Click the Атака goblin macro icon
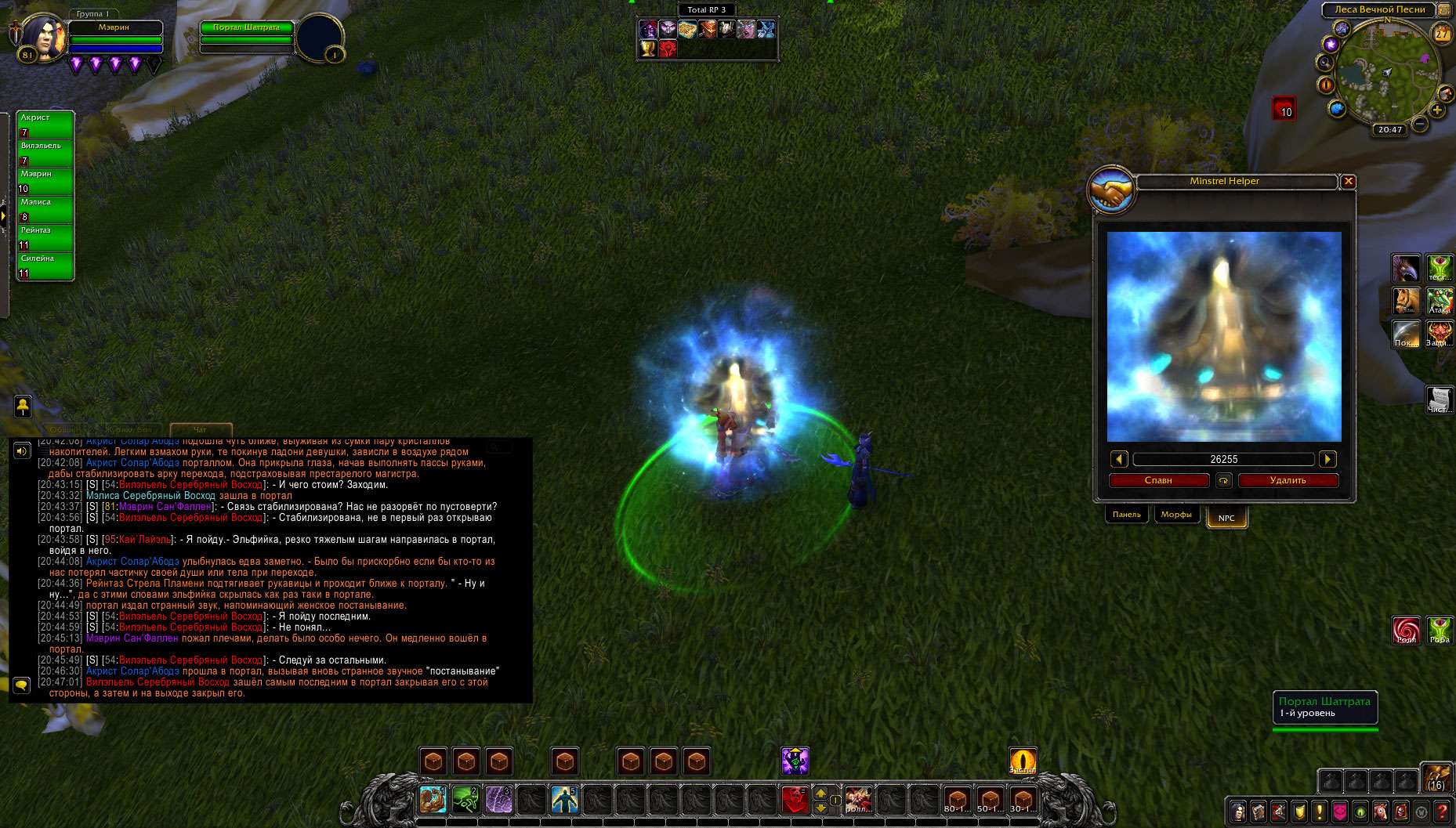The height and width of the screenshot is (828, 1456). coord(1440,301)
